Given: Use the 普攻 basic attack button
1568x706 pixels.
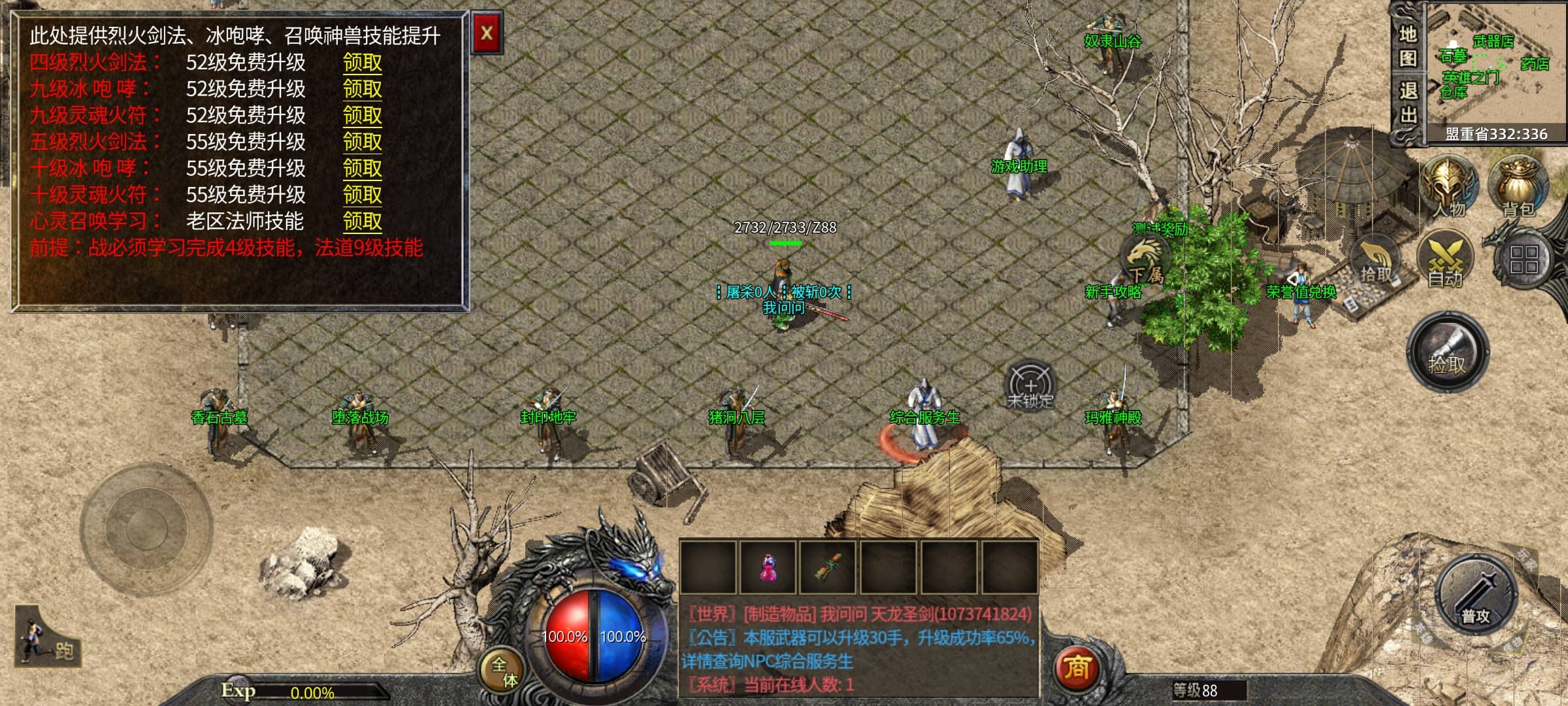Looking at the screenshot, I should point(1476,596).
